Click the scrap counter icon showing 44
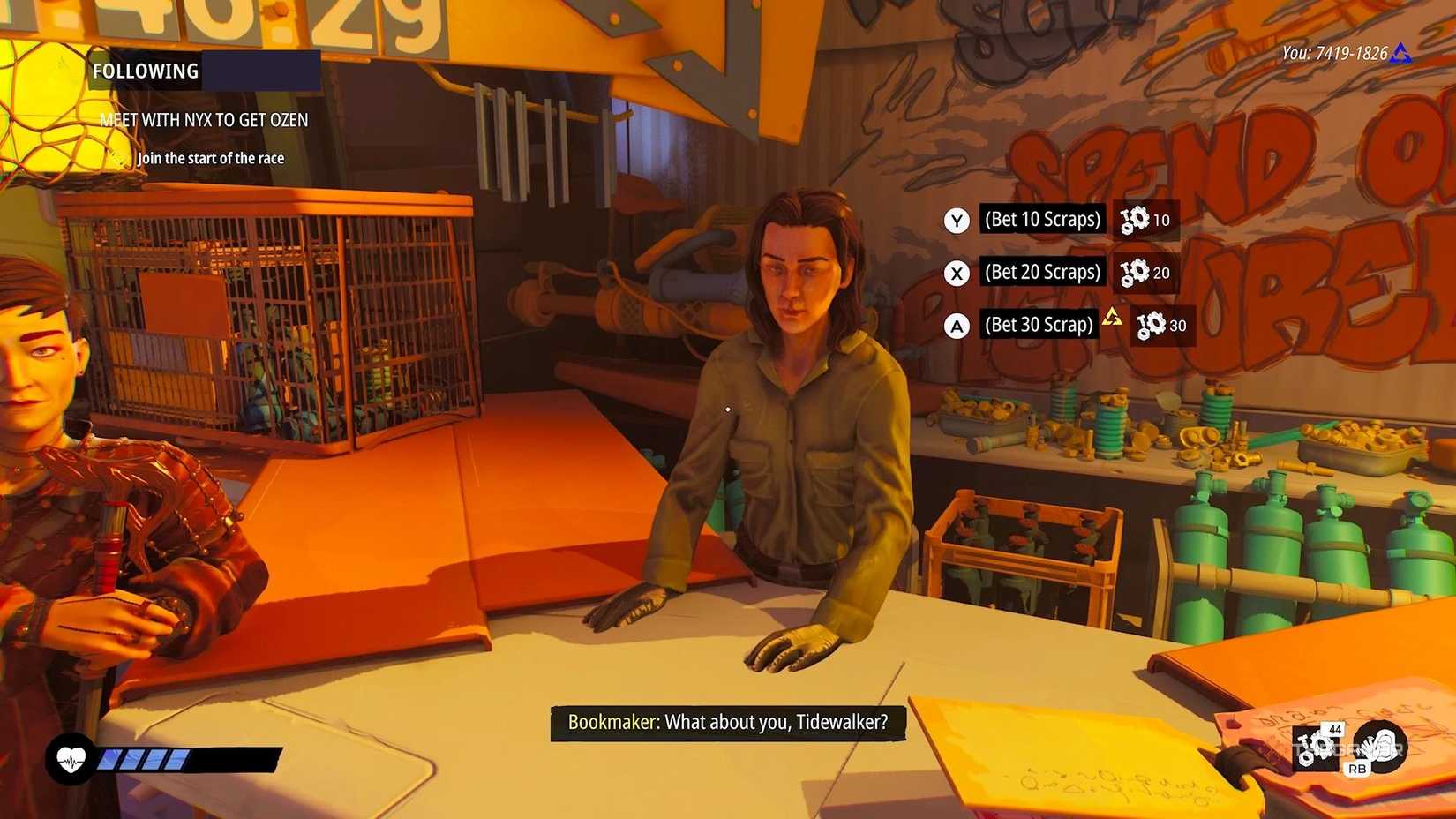The image size is (1456, 819). click(x=1313, y=747)
